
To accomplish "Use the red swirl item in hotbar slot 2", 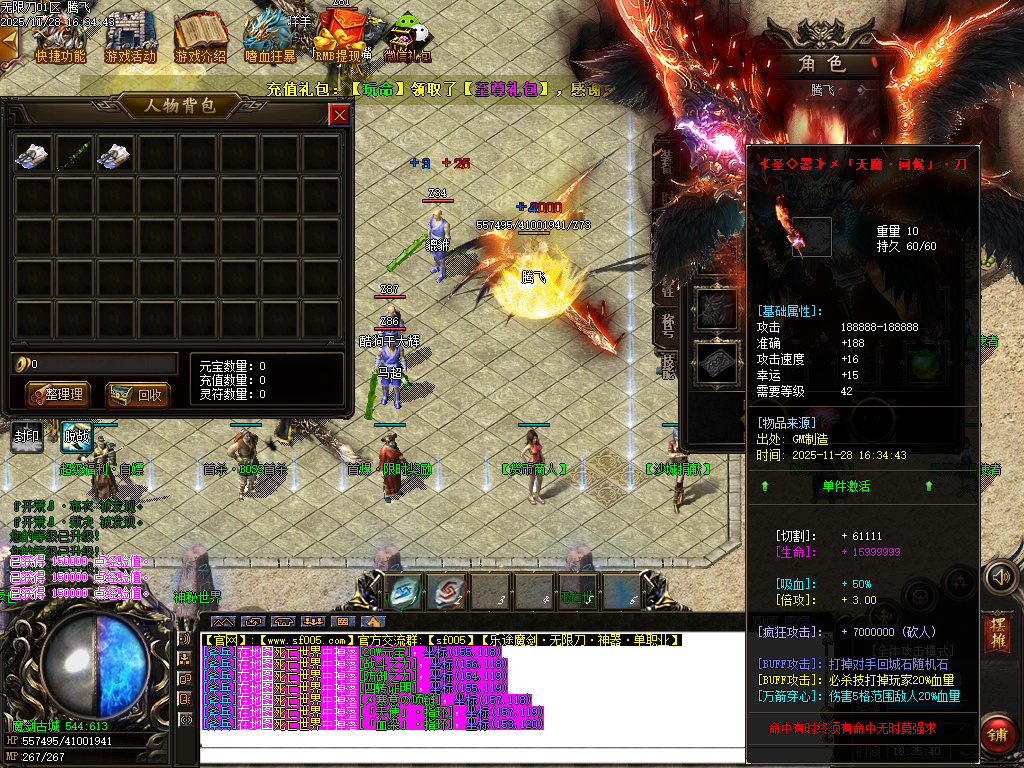I will (x=446, y=590).
